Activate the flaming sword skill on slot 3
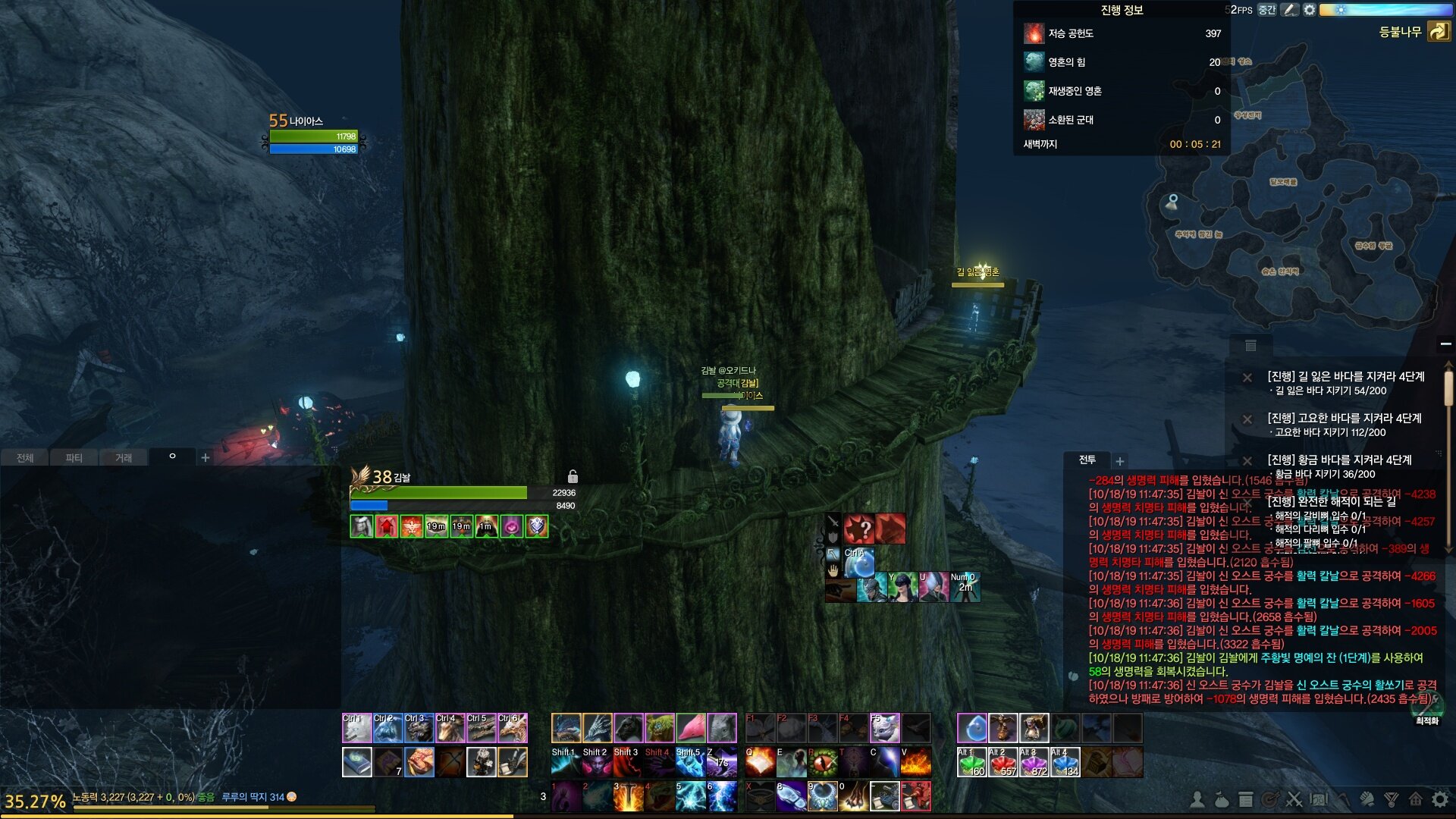This screenshot has width=1456, height=819. [x=628, y=796]
